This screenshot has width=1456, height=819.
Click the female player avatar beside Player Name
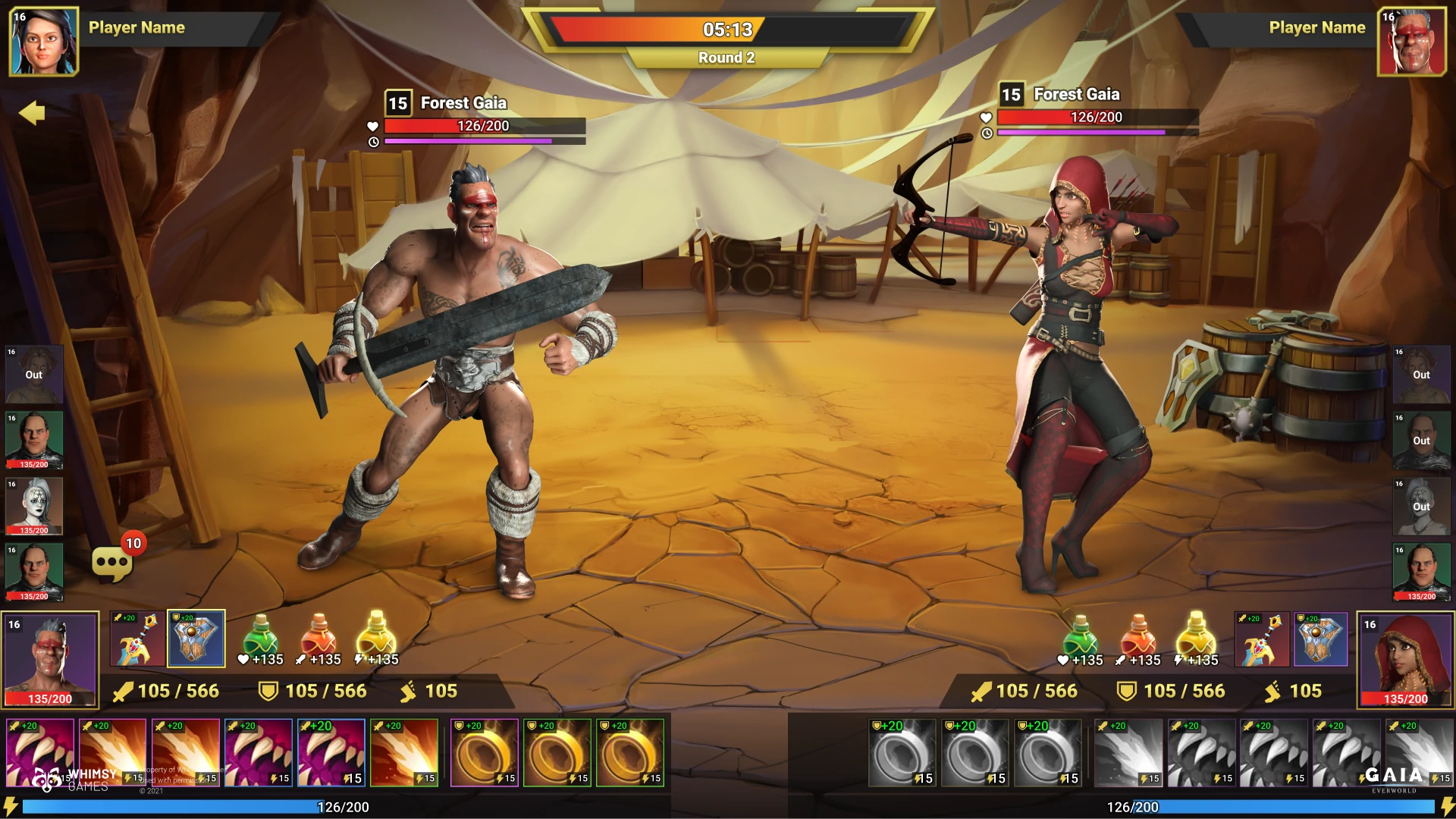[43, 42]
